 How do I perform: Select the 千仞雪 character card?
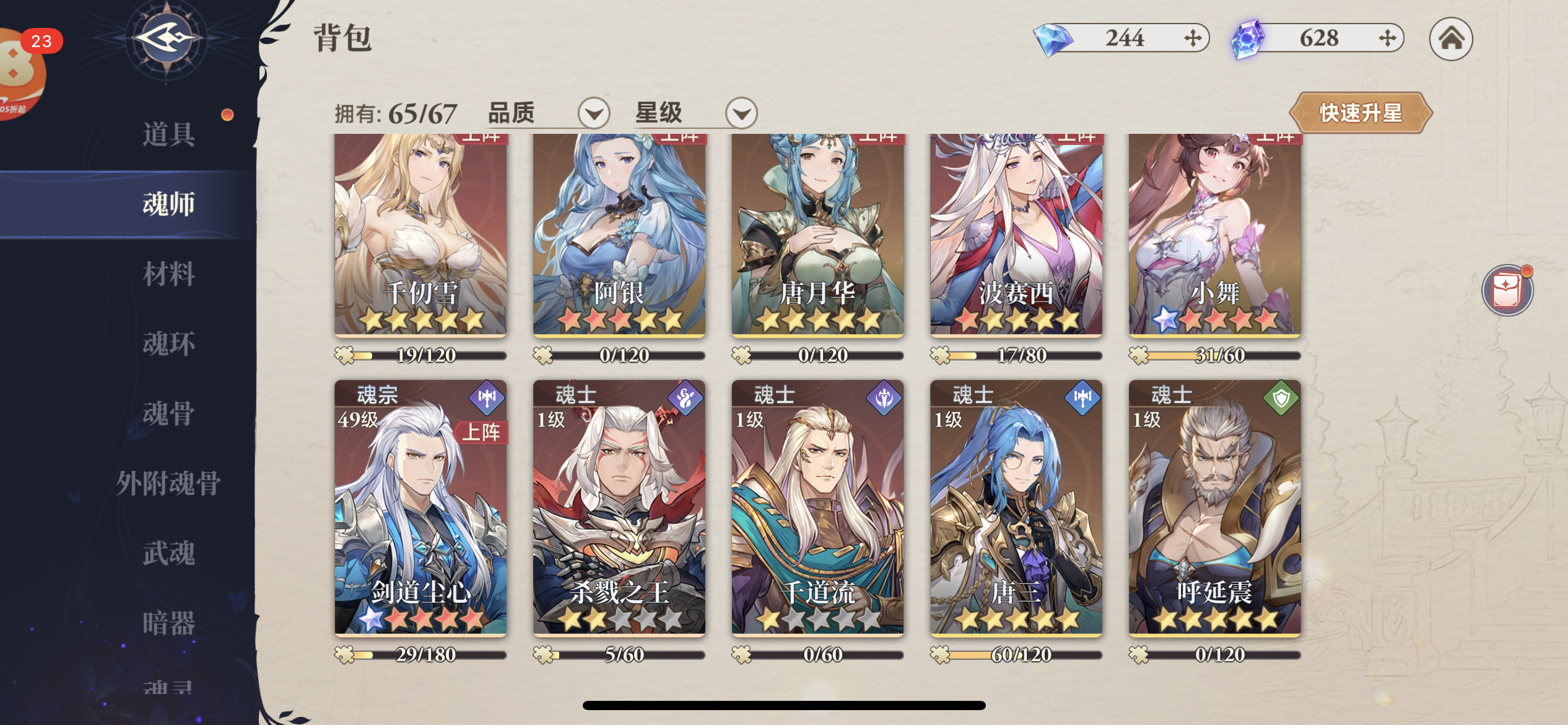(x=420, y=235)
